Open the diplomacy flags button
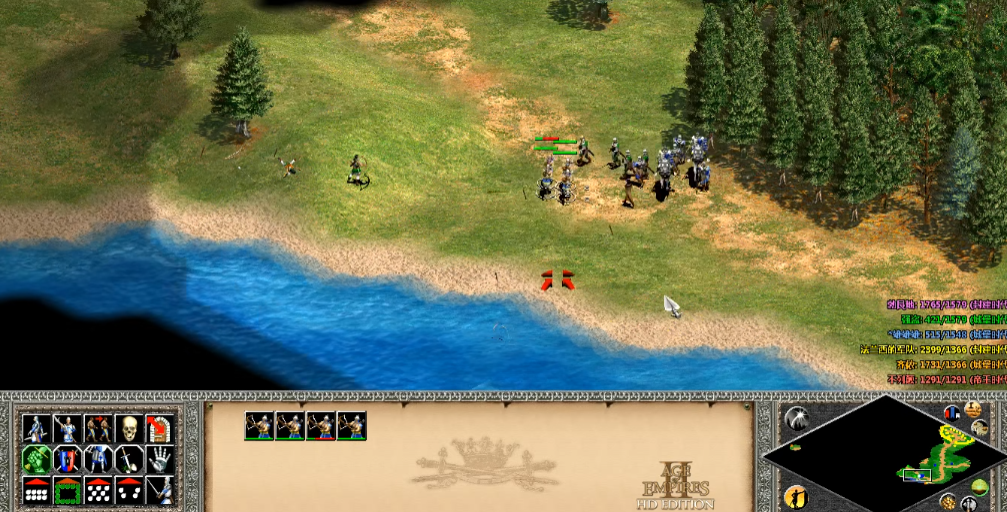 pos(952,411)
